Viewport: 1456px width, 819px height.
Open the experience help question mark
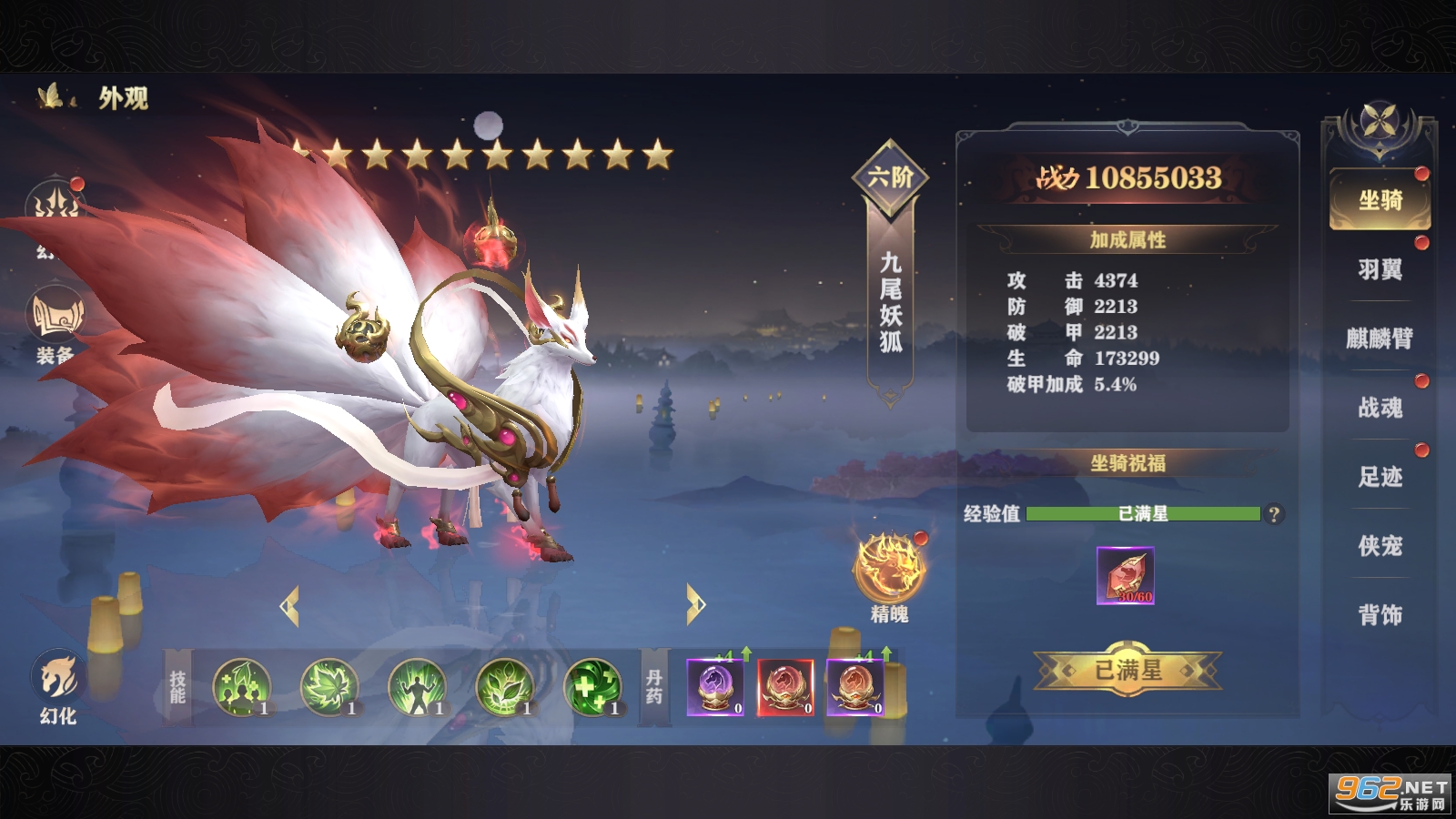point(1274,514)
